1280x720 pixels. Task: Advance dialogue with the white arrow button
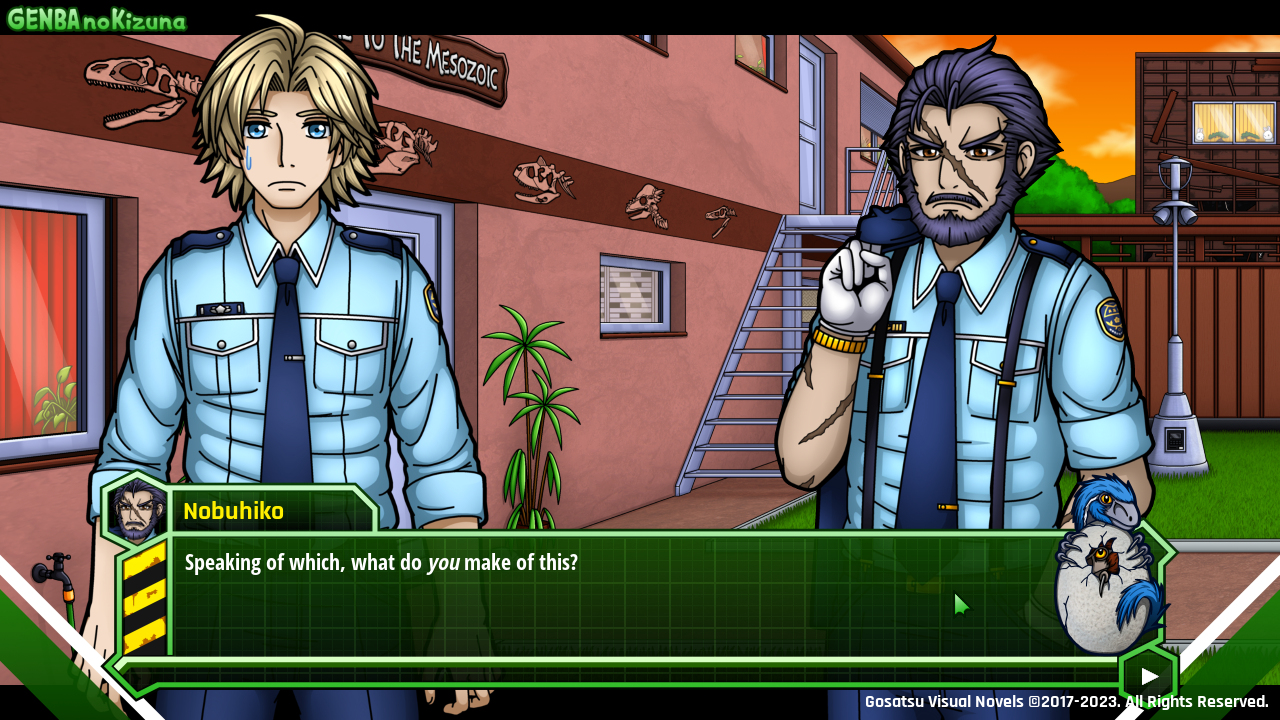coord(1149,677)
